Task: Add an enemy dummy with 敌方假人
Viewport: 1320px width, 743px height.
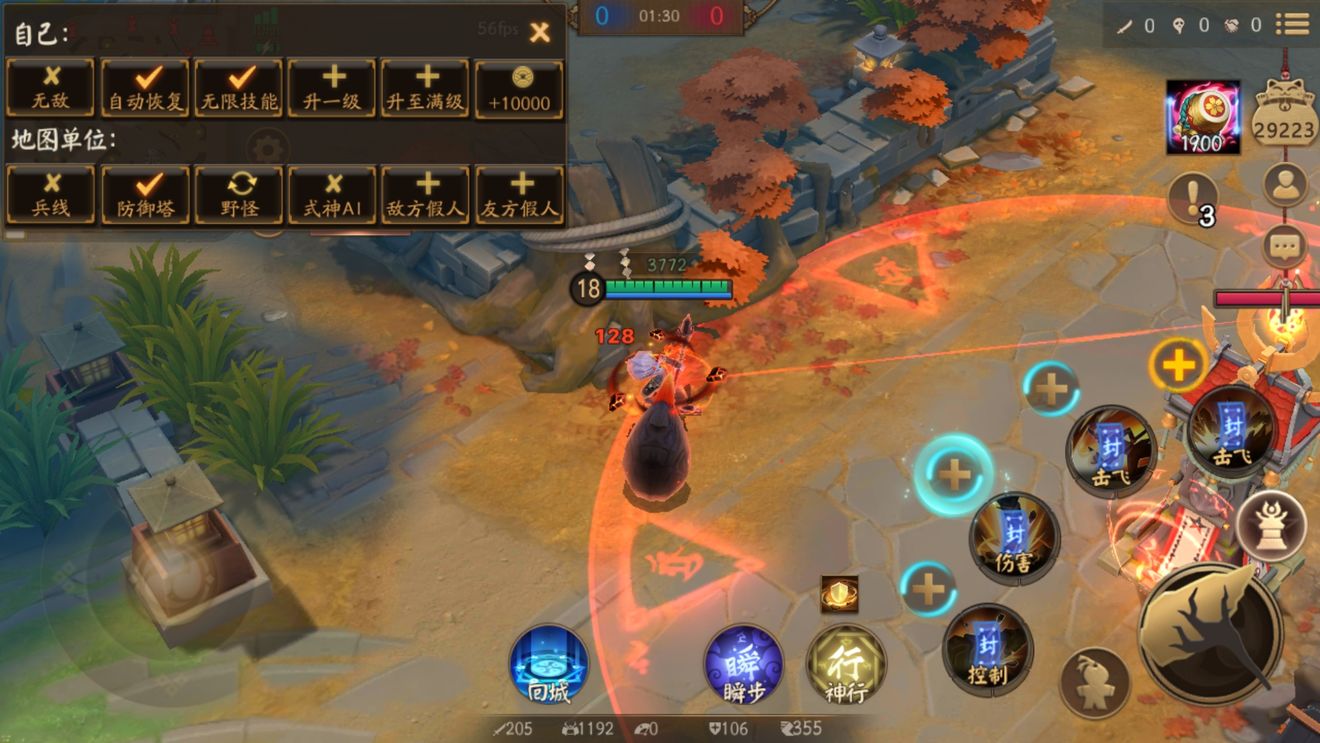Action: pos(427,194)
